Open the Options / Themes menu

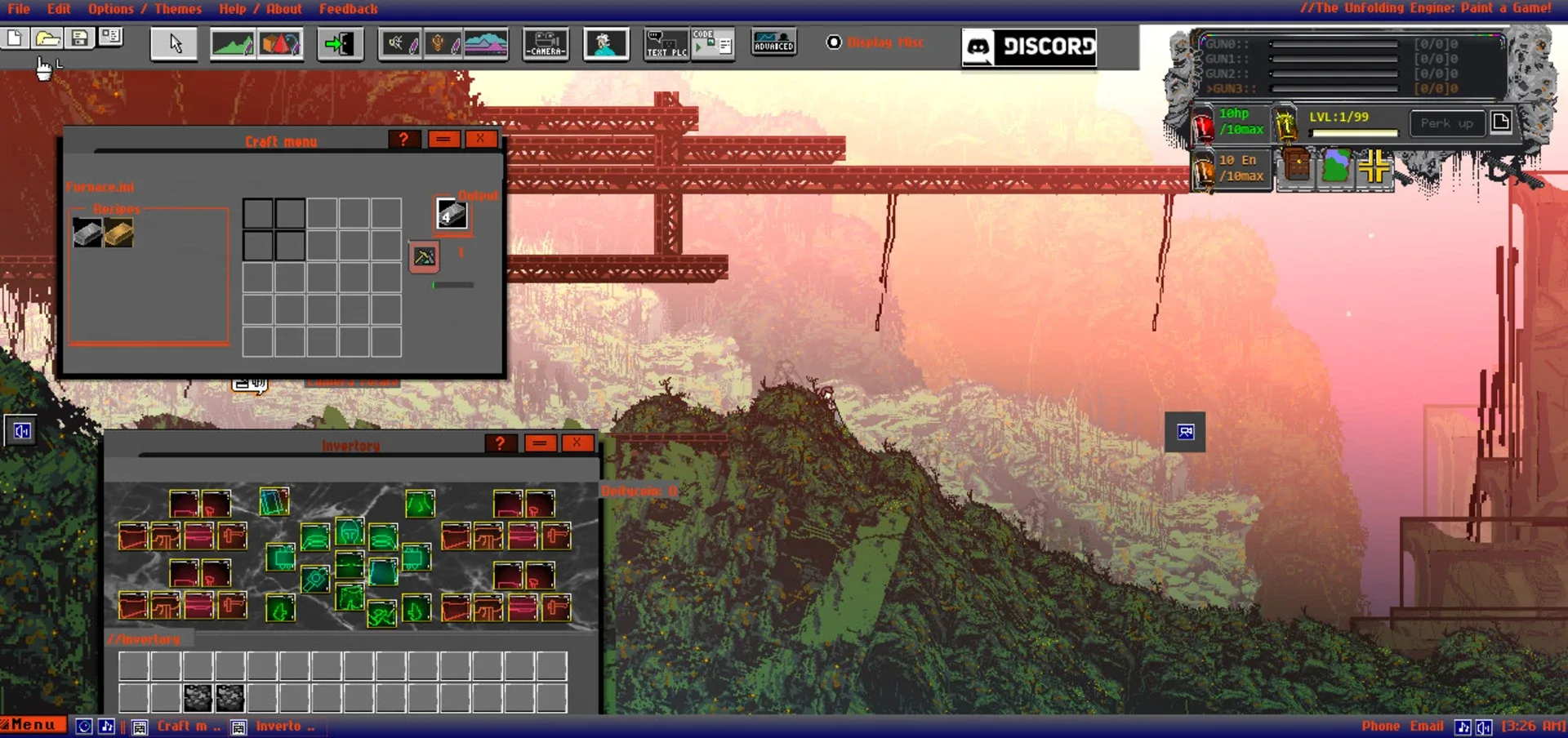(x=145, y=9)
